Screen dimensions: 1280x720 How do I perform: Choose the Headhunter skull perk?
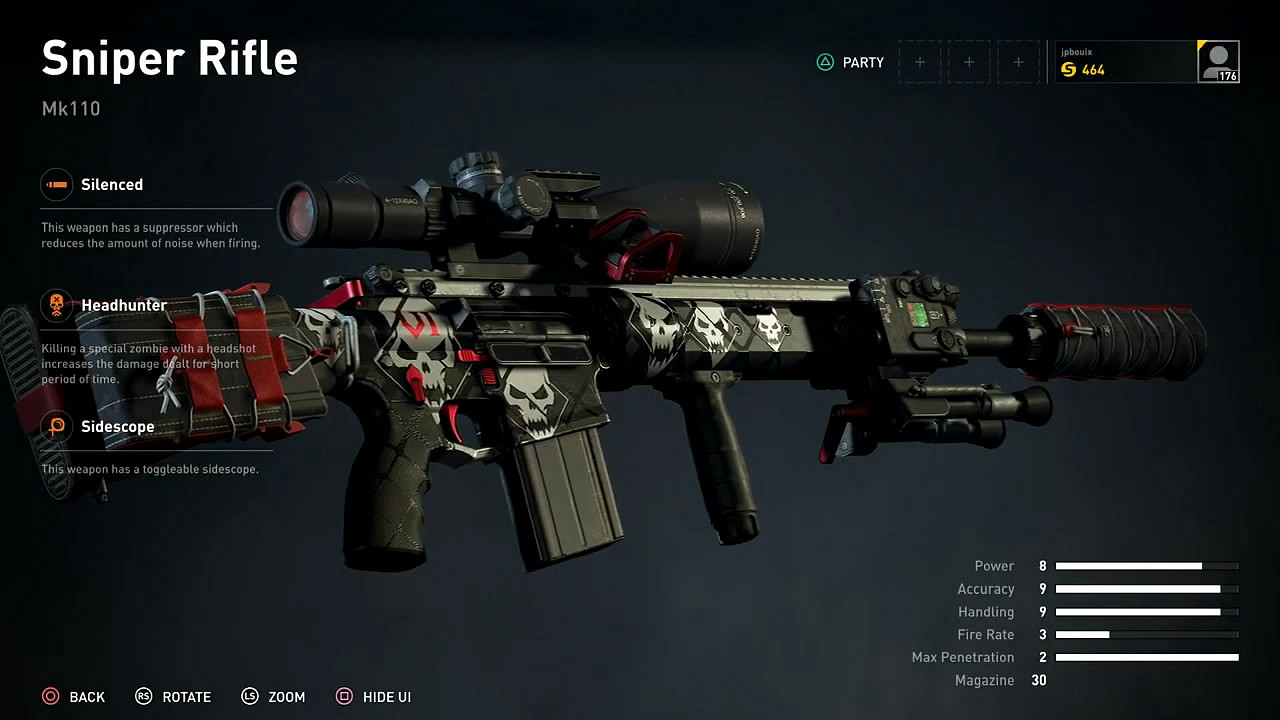pos(57,305)
